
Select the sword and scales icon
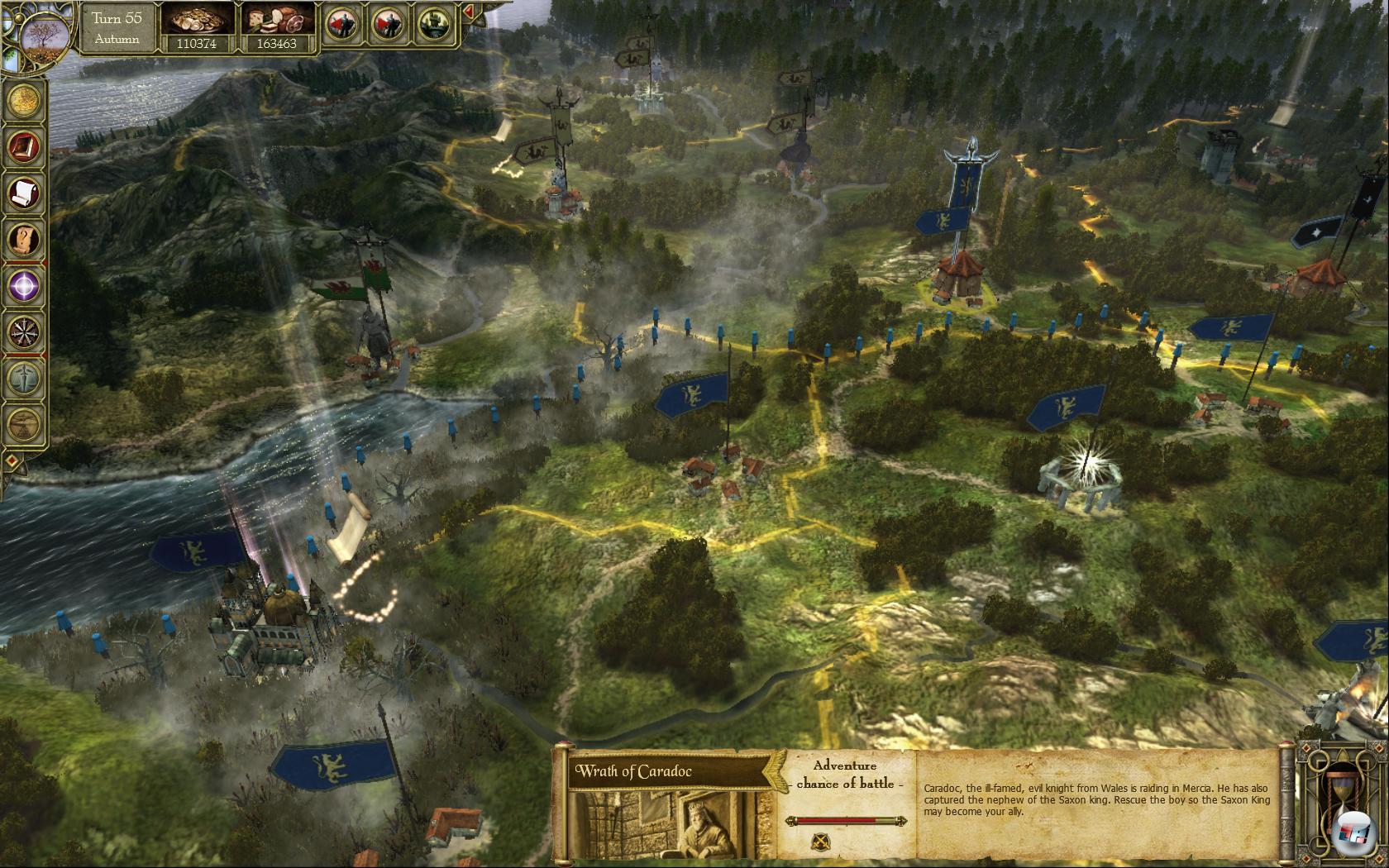[x=25, y=379]
